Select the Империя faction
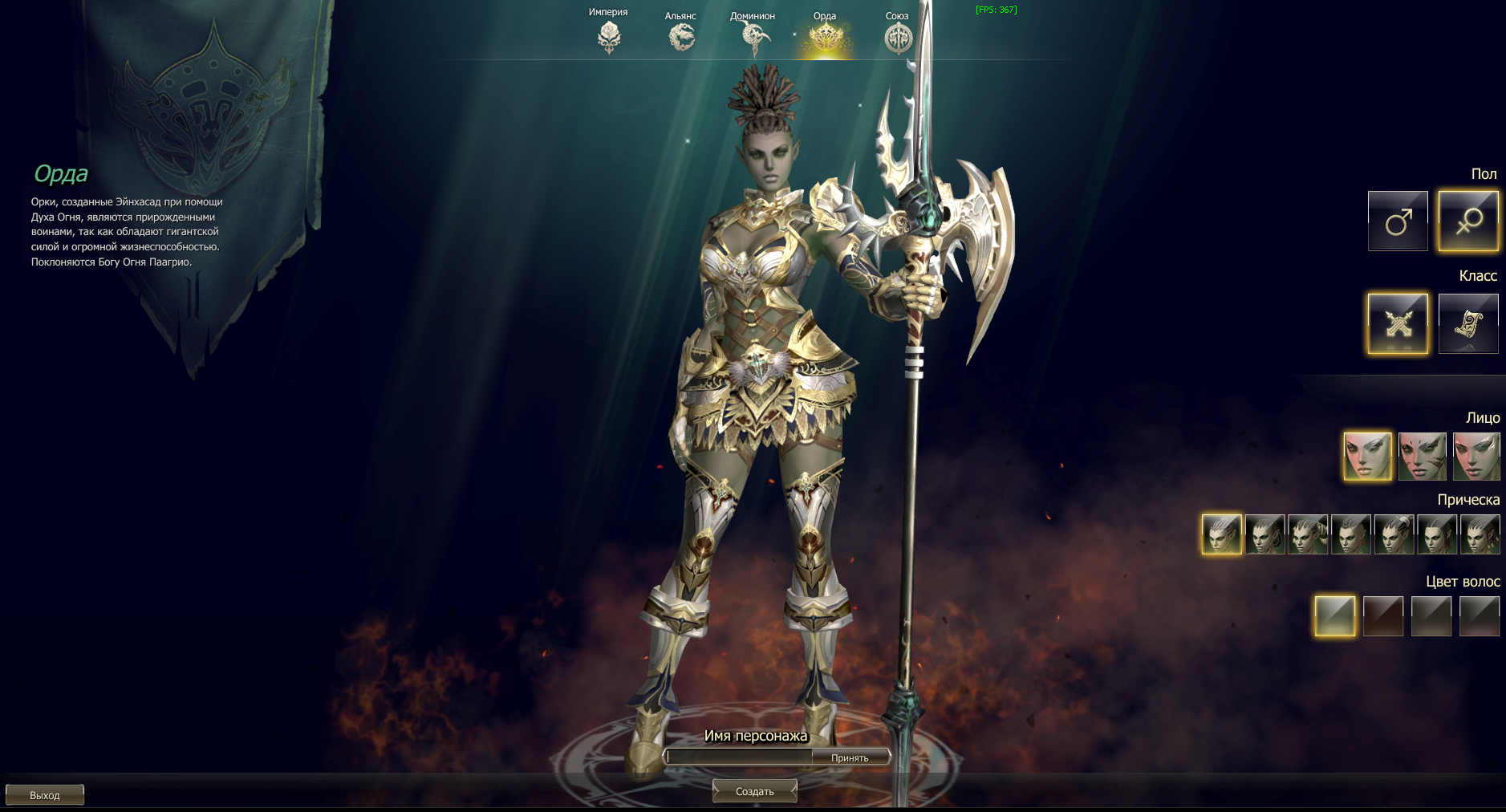Viewport: 1506px width, 812px height. [609, 36]
